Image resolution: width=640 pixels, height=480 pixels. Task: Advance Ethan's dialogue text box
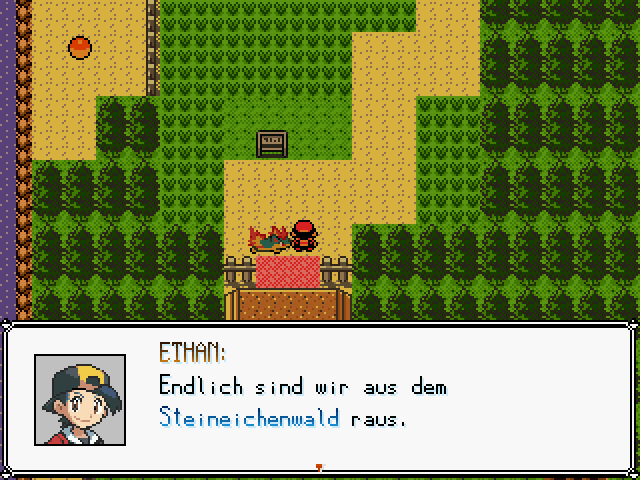click(x=380, y=400)
